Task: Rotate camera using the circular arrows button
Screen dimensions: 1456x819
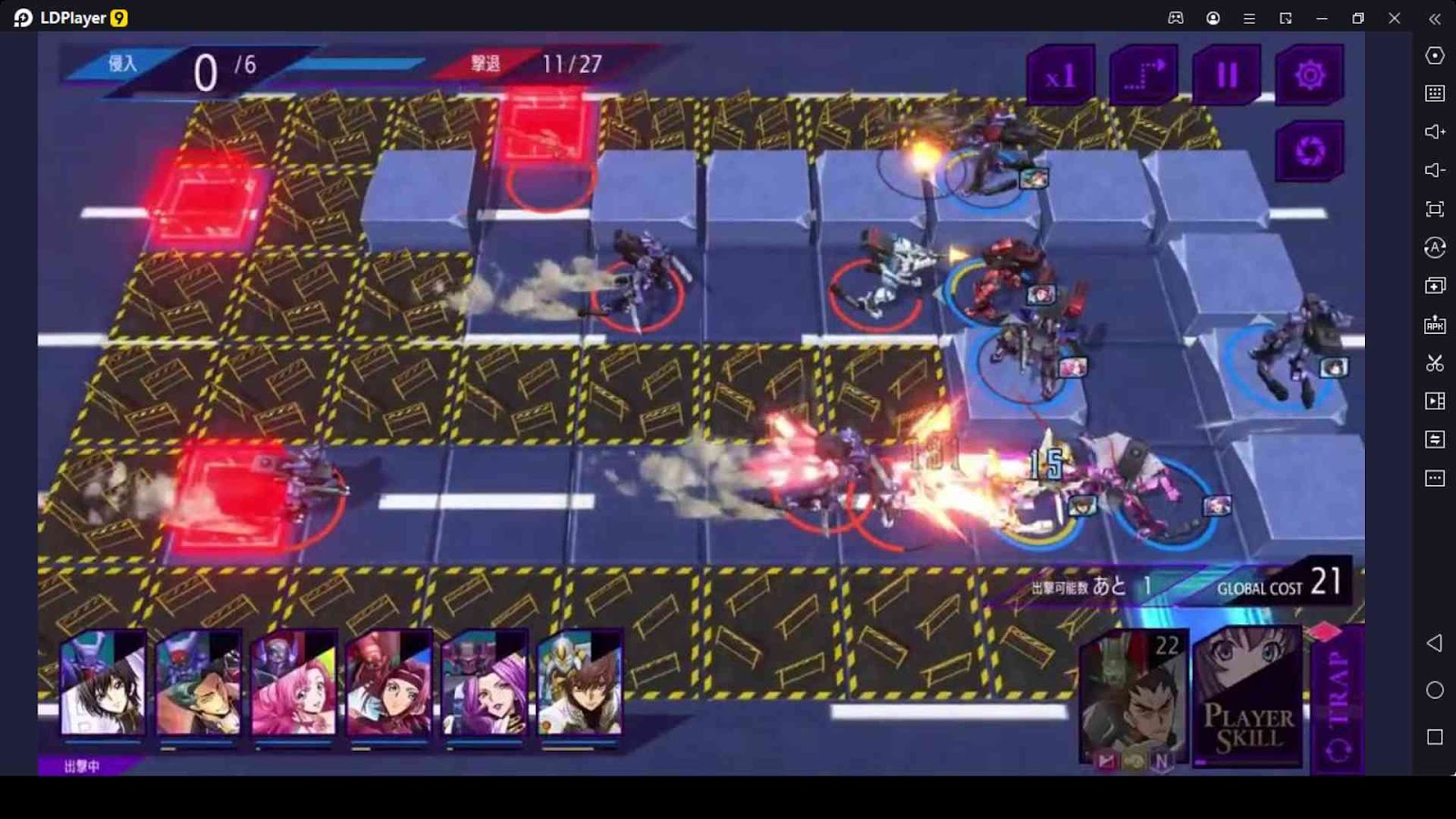Action: pyautogui.click(x=1309, y=151)
